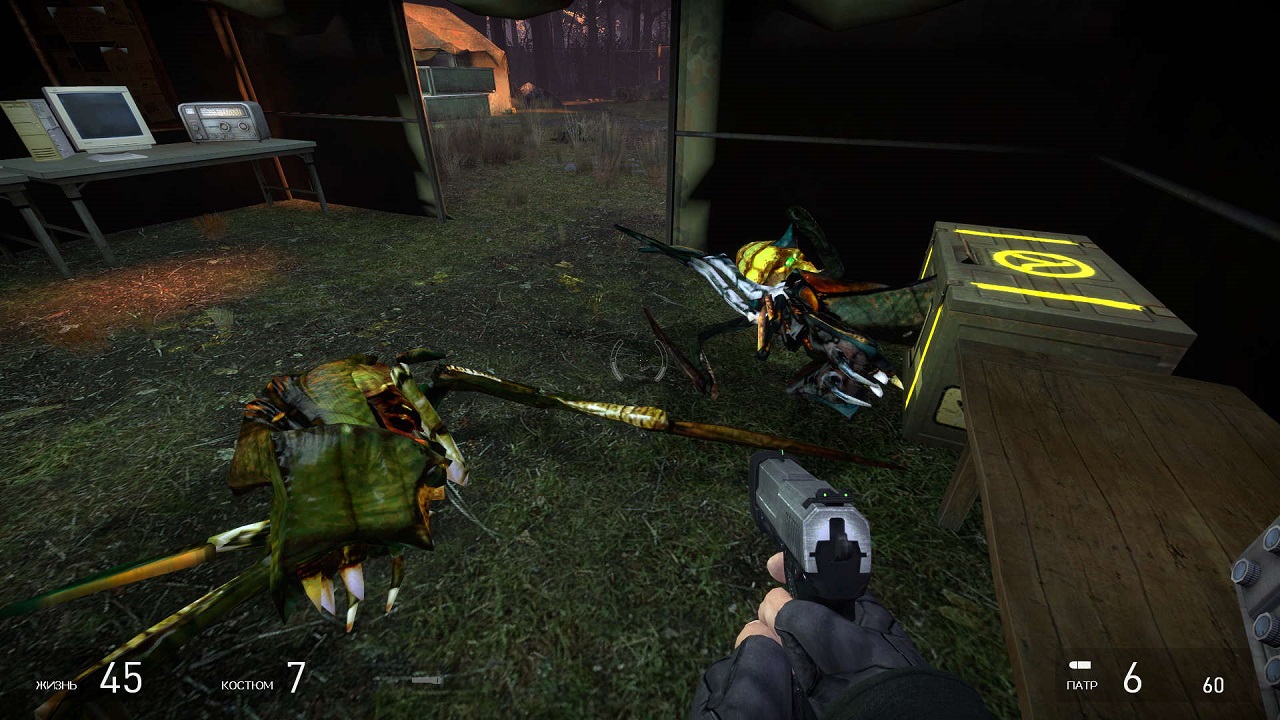The height and width of the screenshot is (720, 1280).
Task: Click the power button panel on the radio
Action: click(x=194, y=128)
